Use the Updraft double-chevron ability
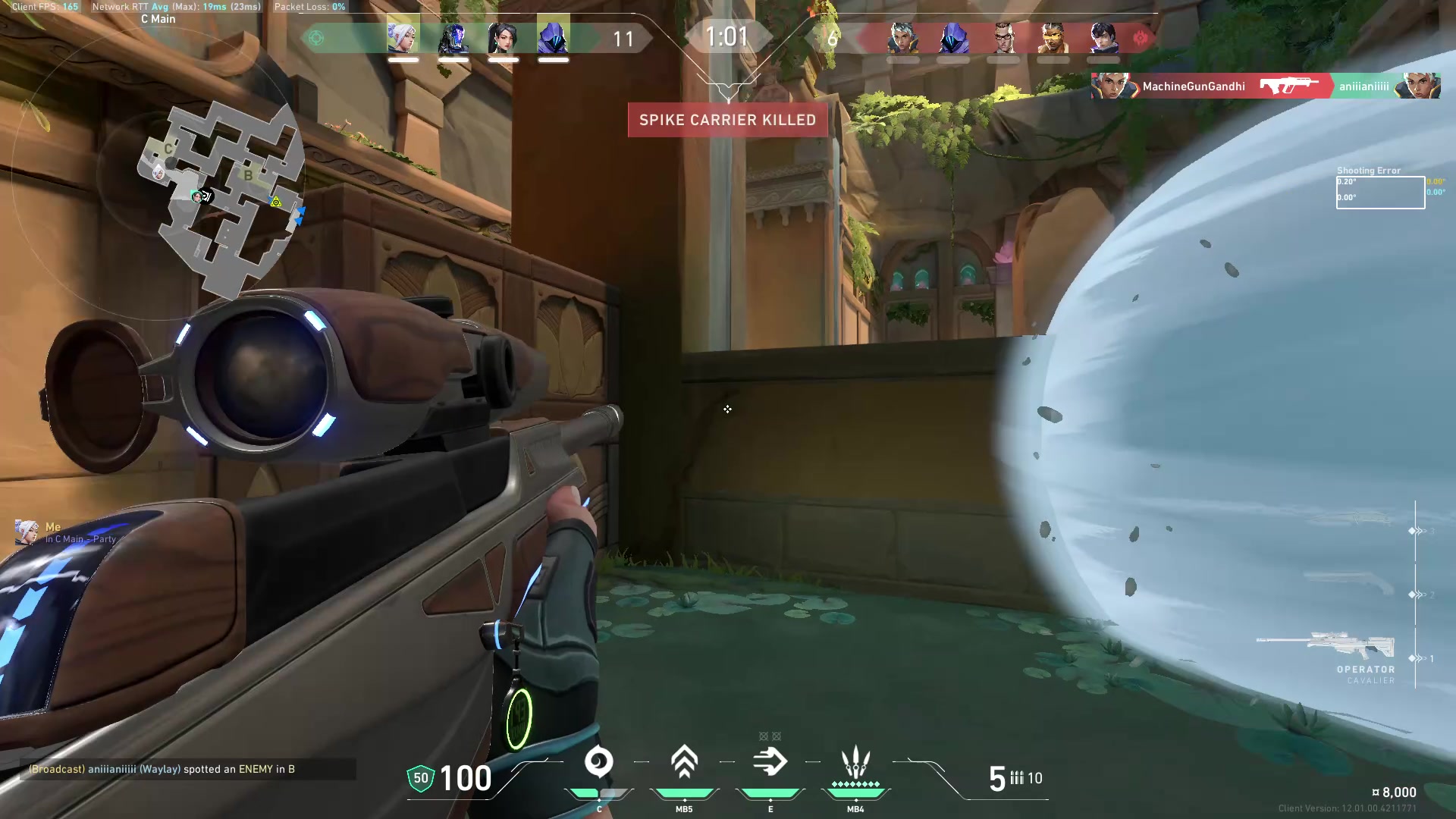 click(x=684, y=762)
